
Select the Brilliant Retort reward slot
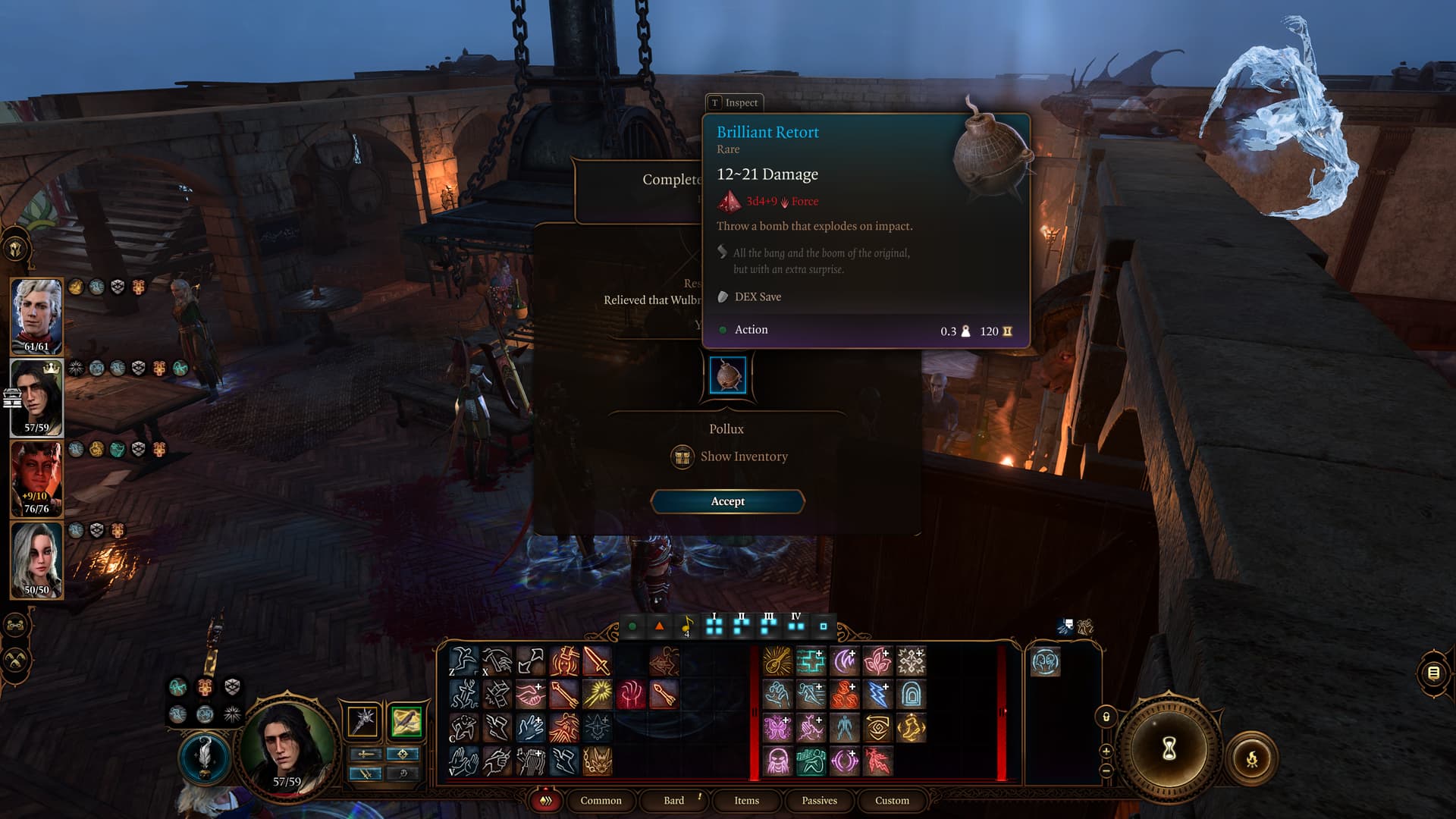click(727, 375)
